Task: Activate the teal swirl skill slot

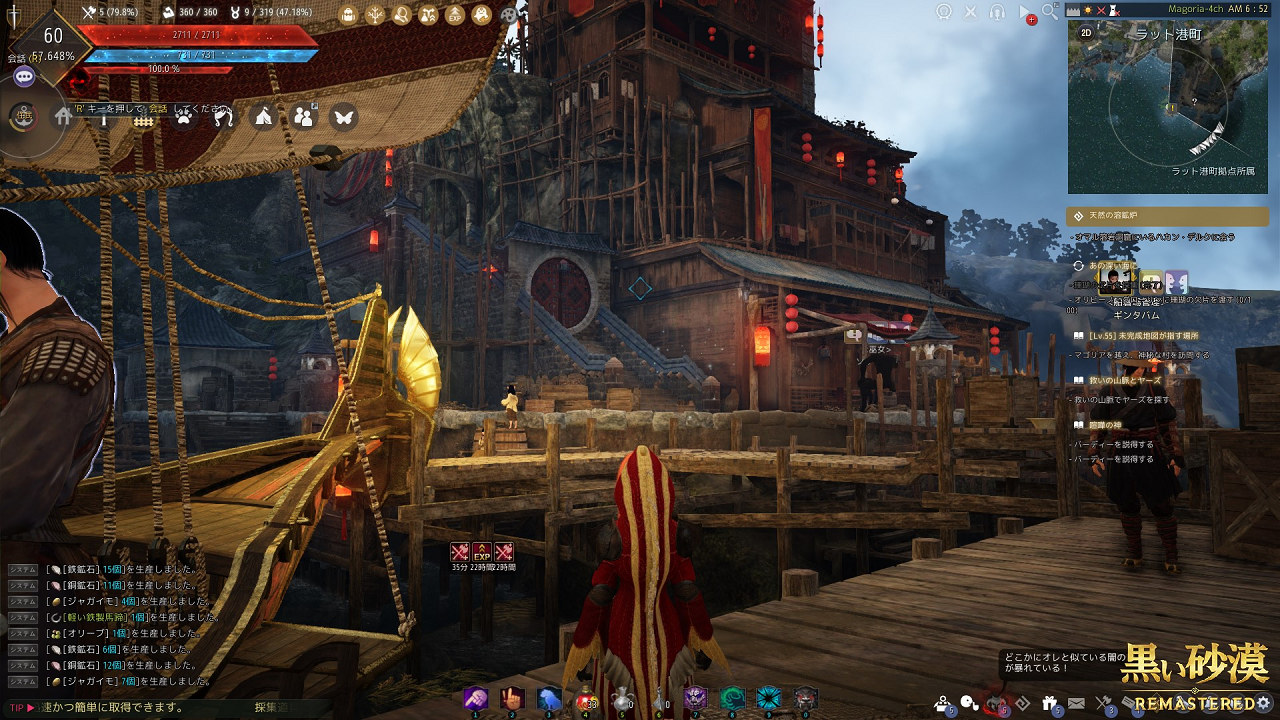Action: [x=733, y=699]
